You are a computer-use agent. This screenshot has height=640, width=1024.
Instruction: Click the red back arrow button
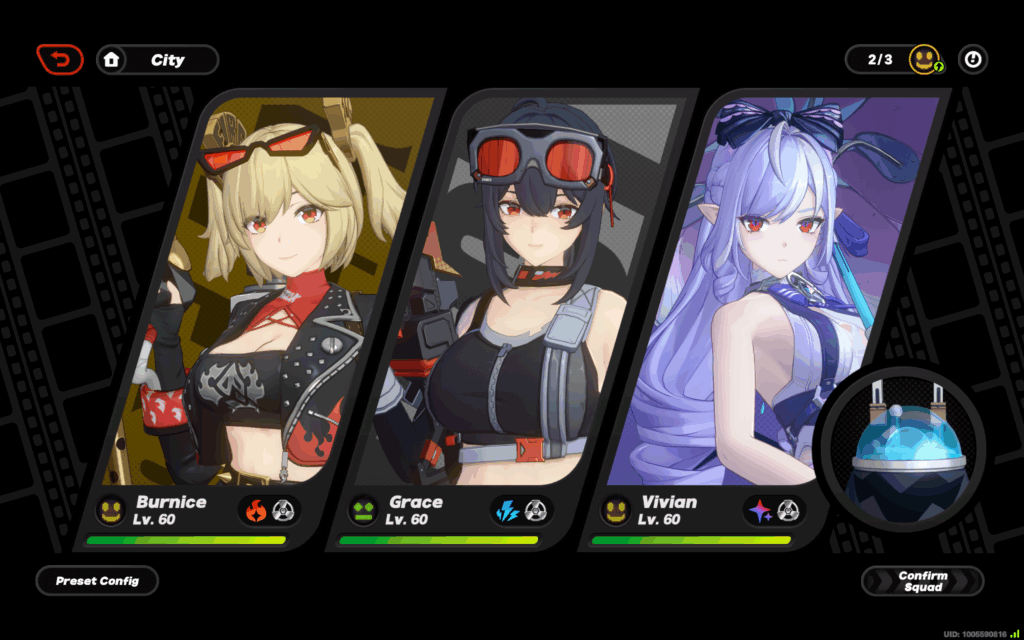coord(60,60)
